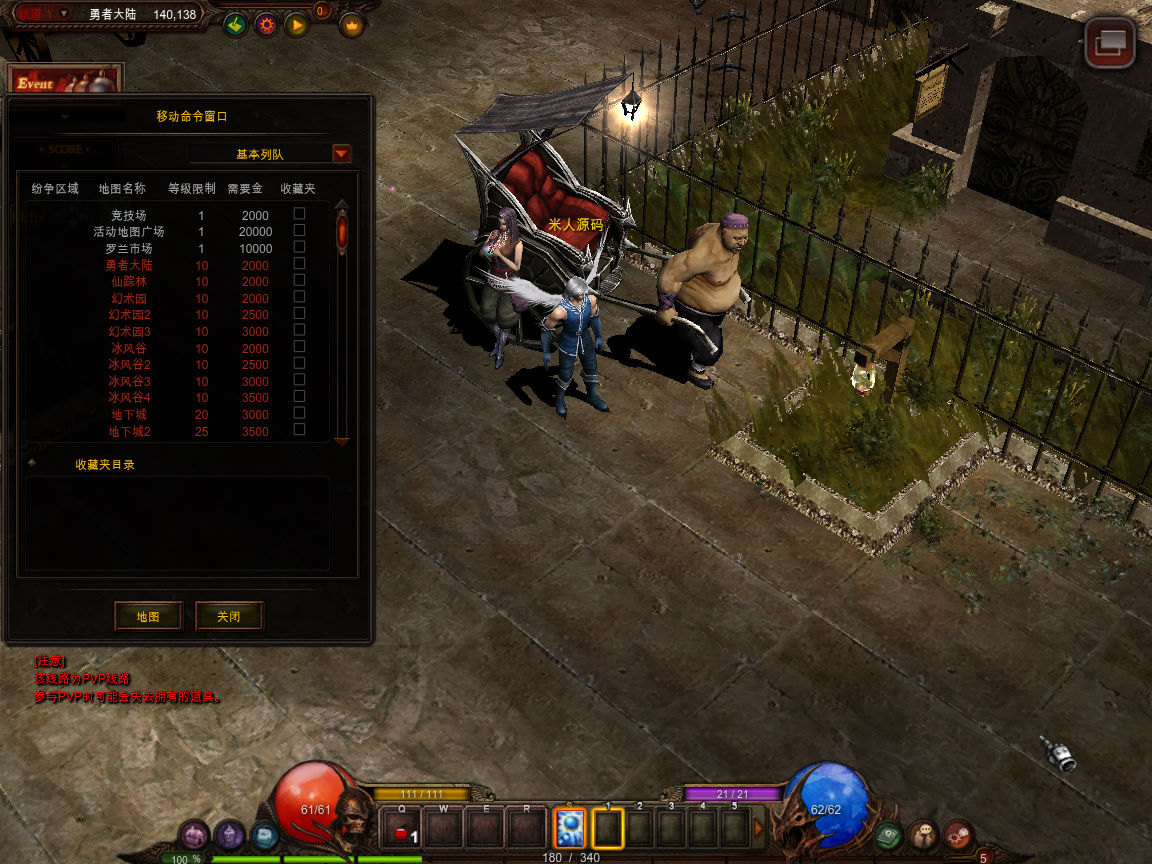This screenshot has height=864, width=1152.
Task: Select 竞技场 in the map list
Action: pyautogui.click(x=128, y=216)
